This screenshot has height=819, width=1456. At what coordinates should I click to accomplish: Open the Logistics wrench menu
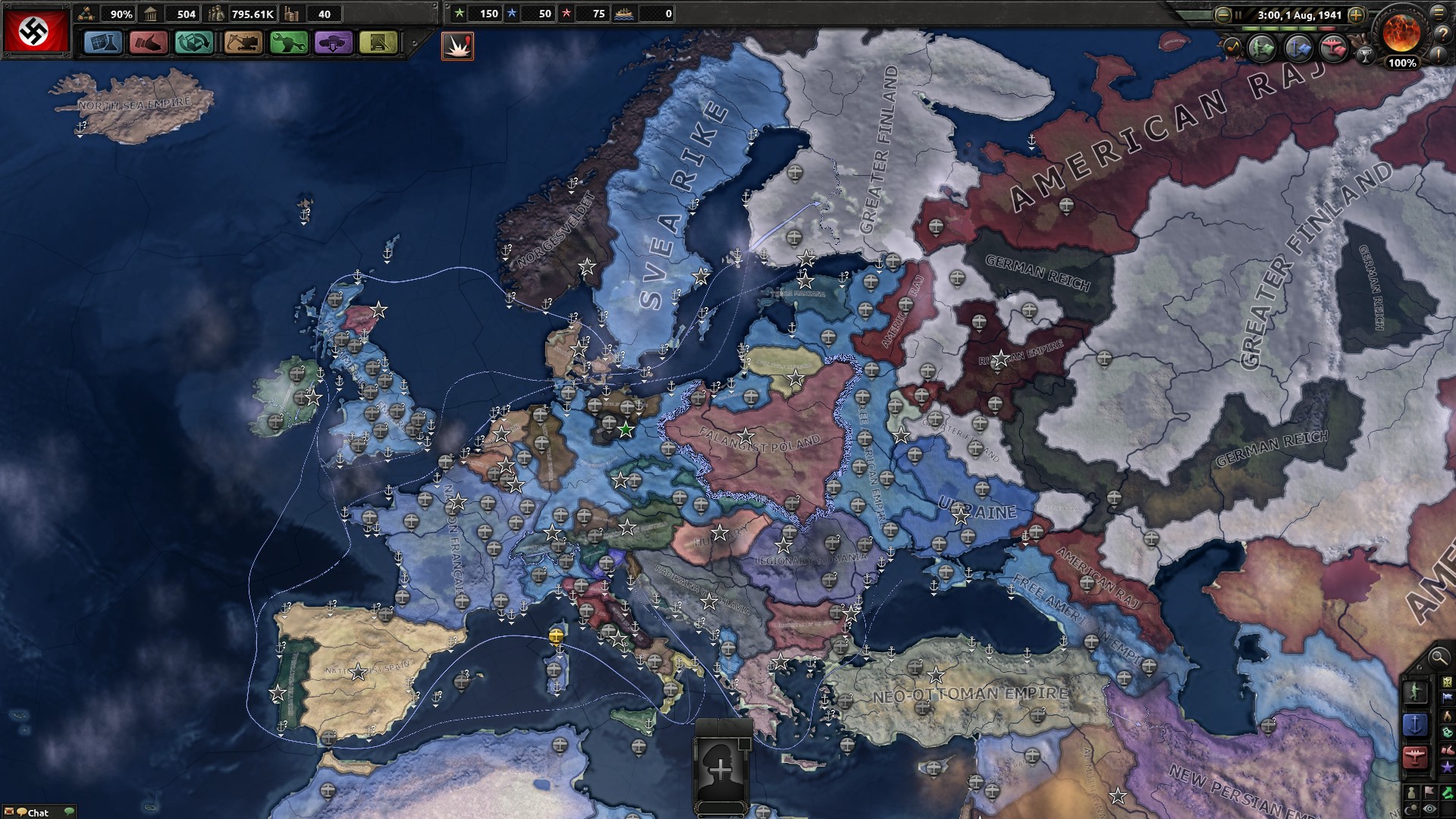tap(289, 42)
